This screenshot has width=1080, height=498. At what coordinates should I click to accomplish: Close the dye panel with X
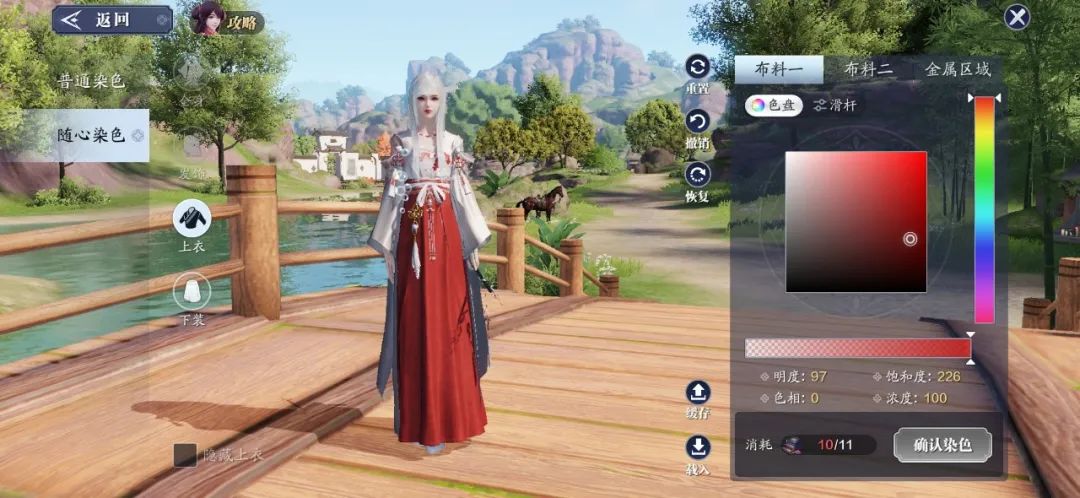[1017, 17]
